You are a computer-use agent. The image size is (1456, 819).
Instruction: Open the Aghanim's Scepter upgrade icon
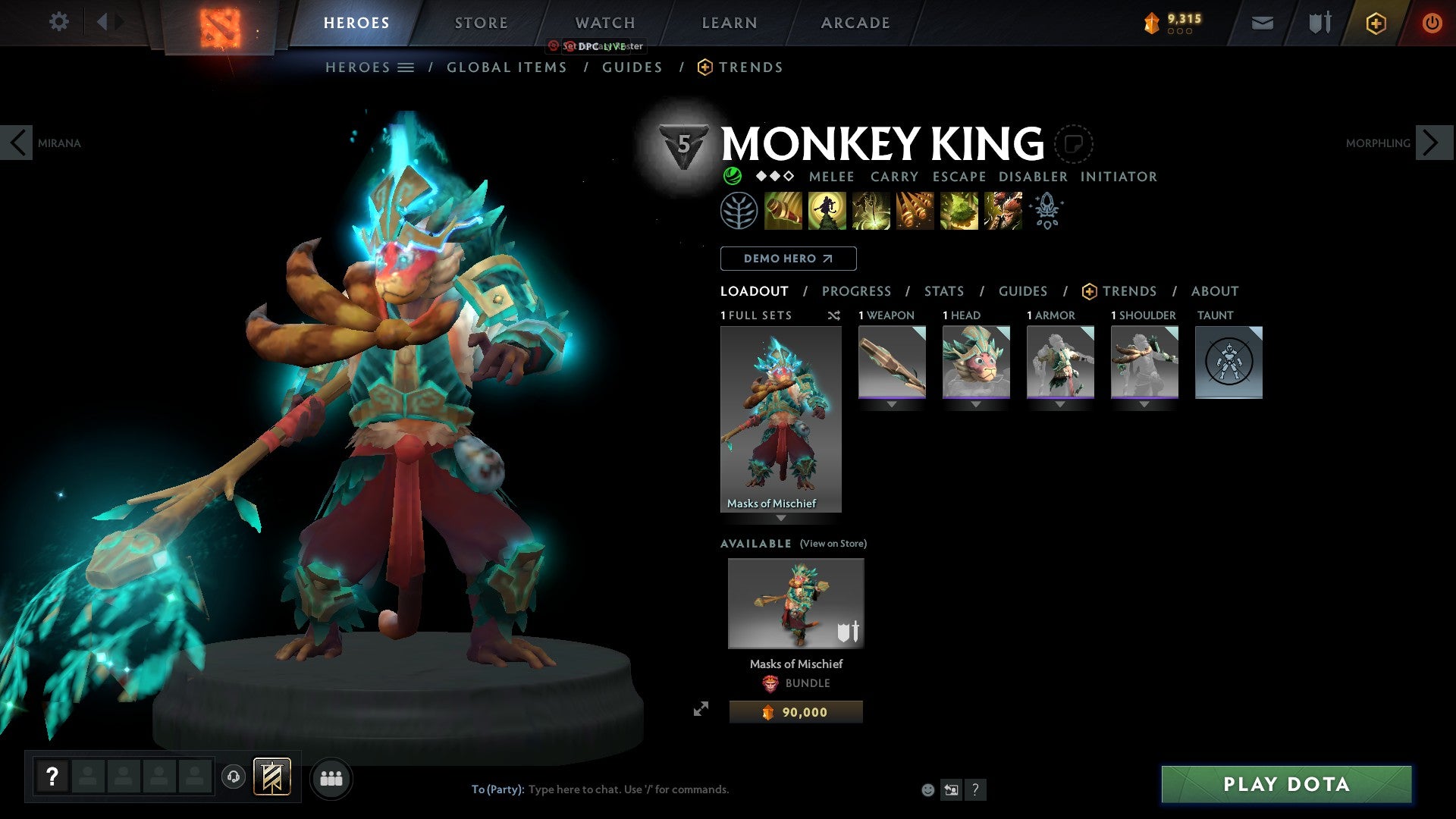tap(1046, 211)
